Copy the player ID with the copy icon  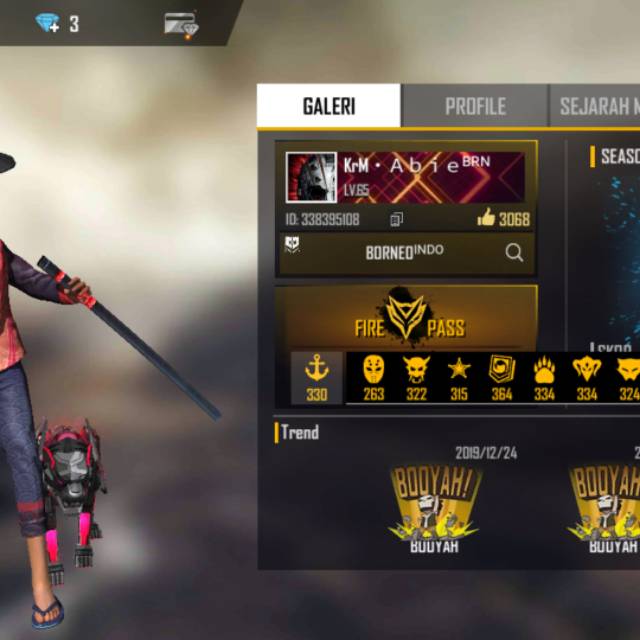397,219
